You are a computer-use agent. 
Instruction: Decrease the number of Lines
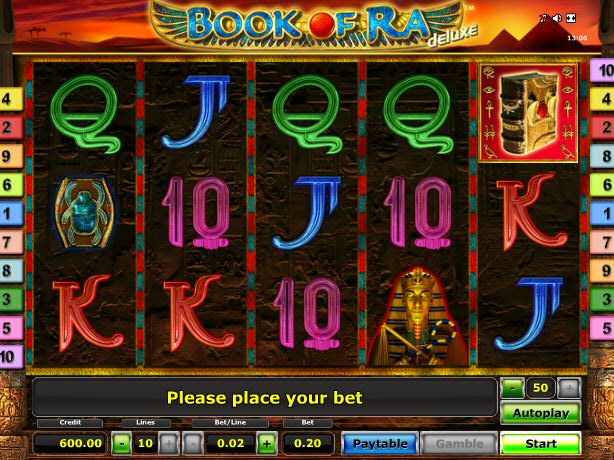120,443
